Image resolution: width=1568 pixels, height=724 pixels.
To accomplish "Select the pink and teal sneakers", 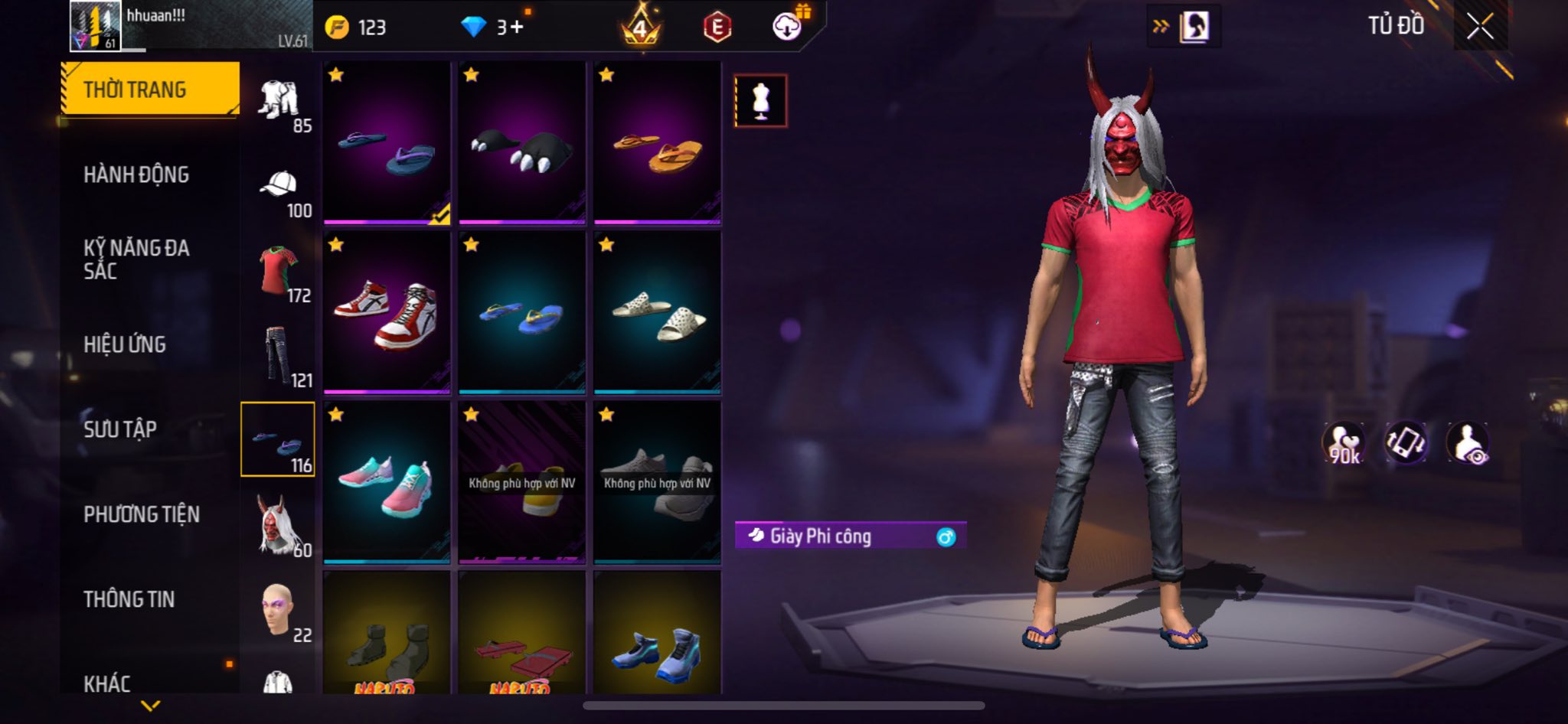I will 387,482.
